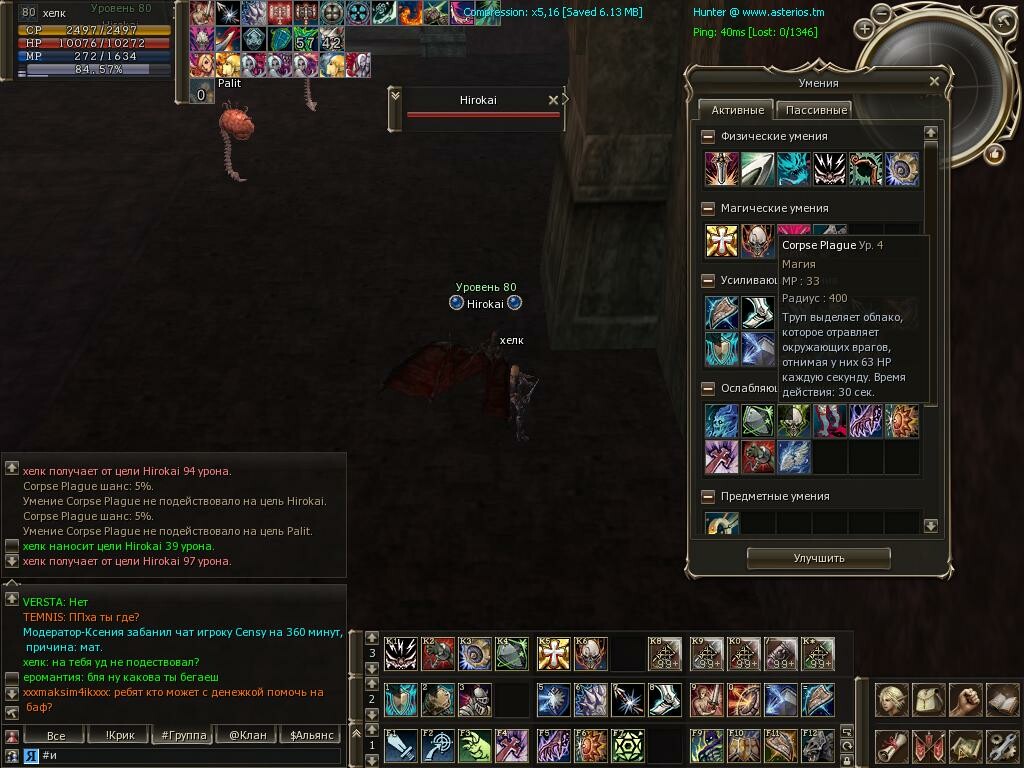Open the !Крик chat tab
The height and width of the screenshot is (768, 1024).
click(x=120, y=735)
